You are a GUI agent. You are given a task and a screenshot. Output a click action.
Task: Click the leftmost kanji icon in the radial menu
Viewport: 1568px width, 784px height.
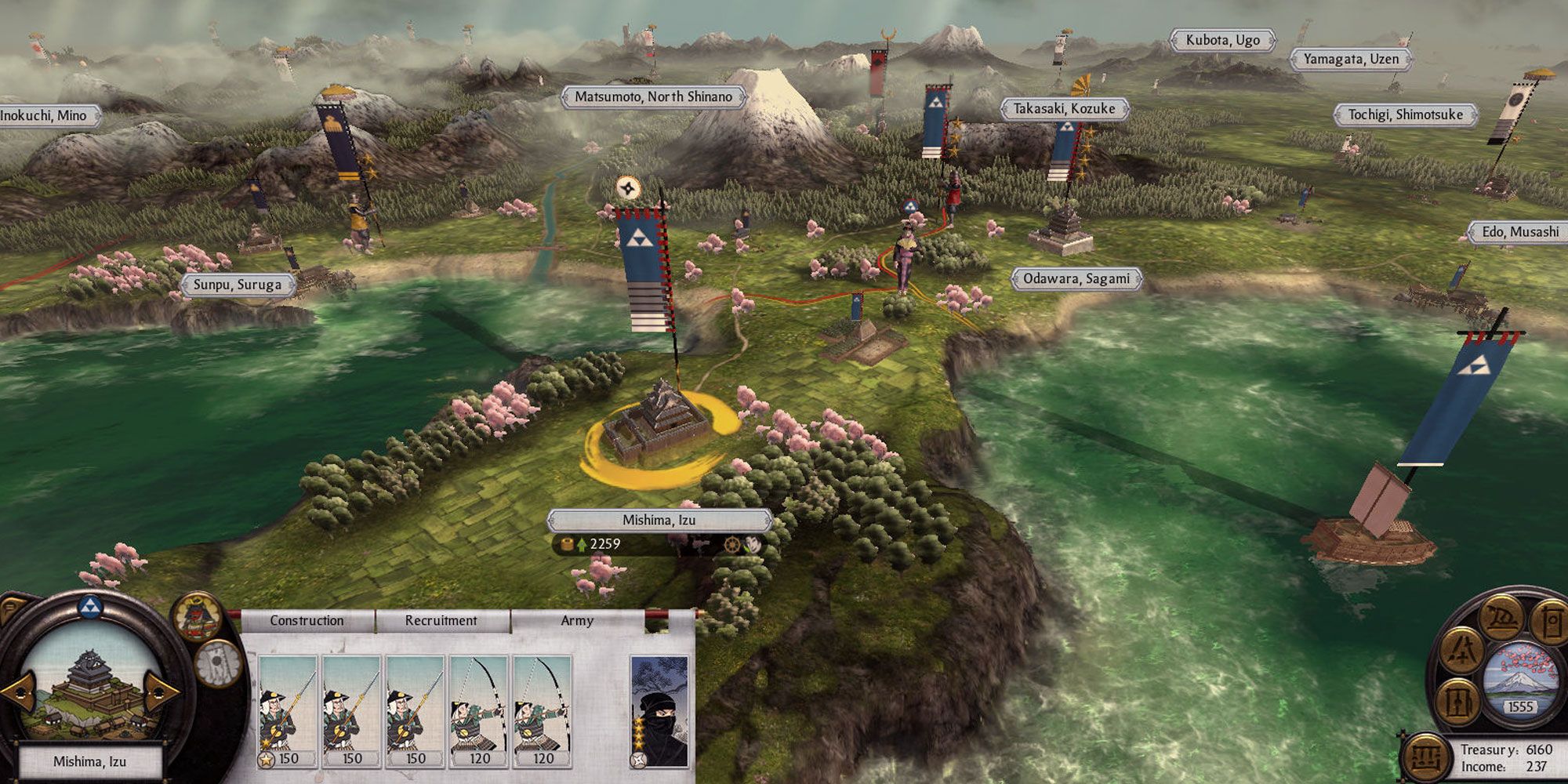tap(1458, 702)
